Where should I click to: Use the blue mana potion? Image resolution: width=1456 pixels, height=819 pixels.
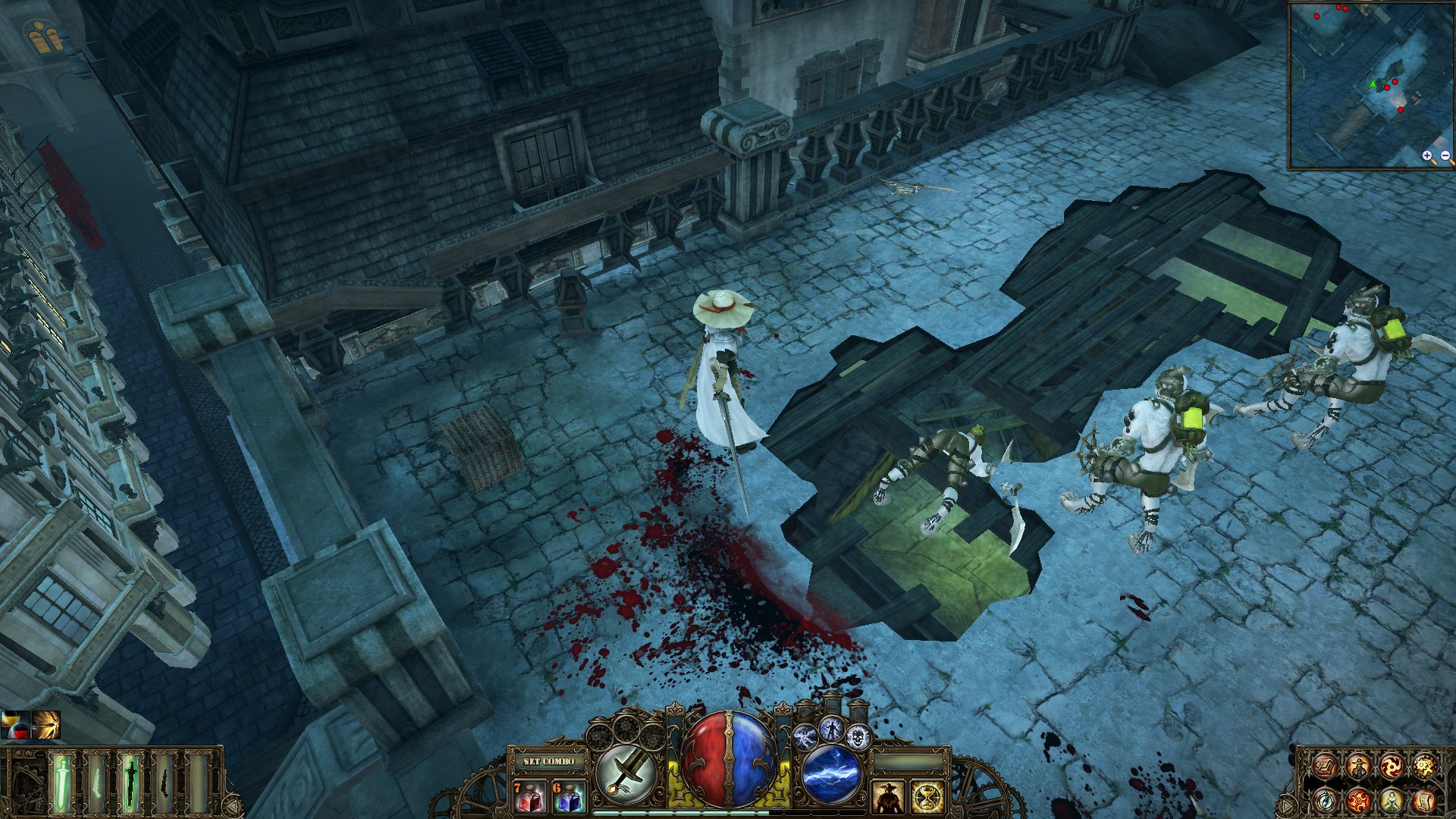(x=569, y=797)
